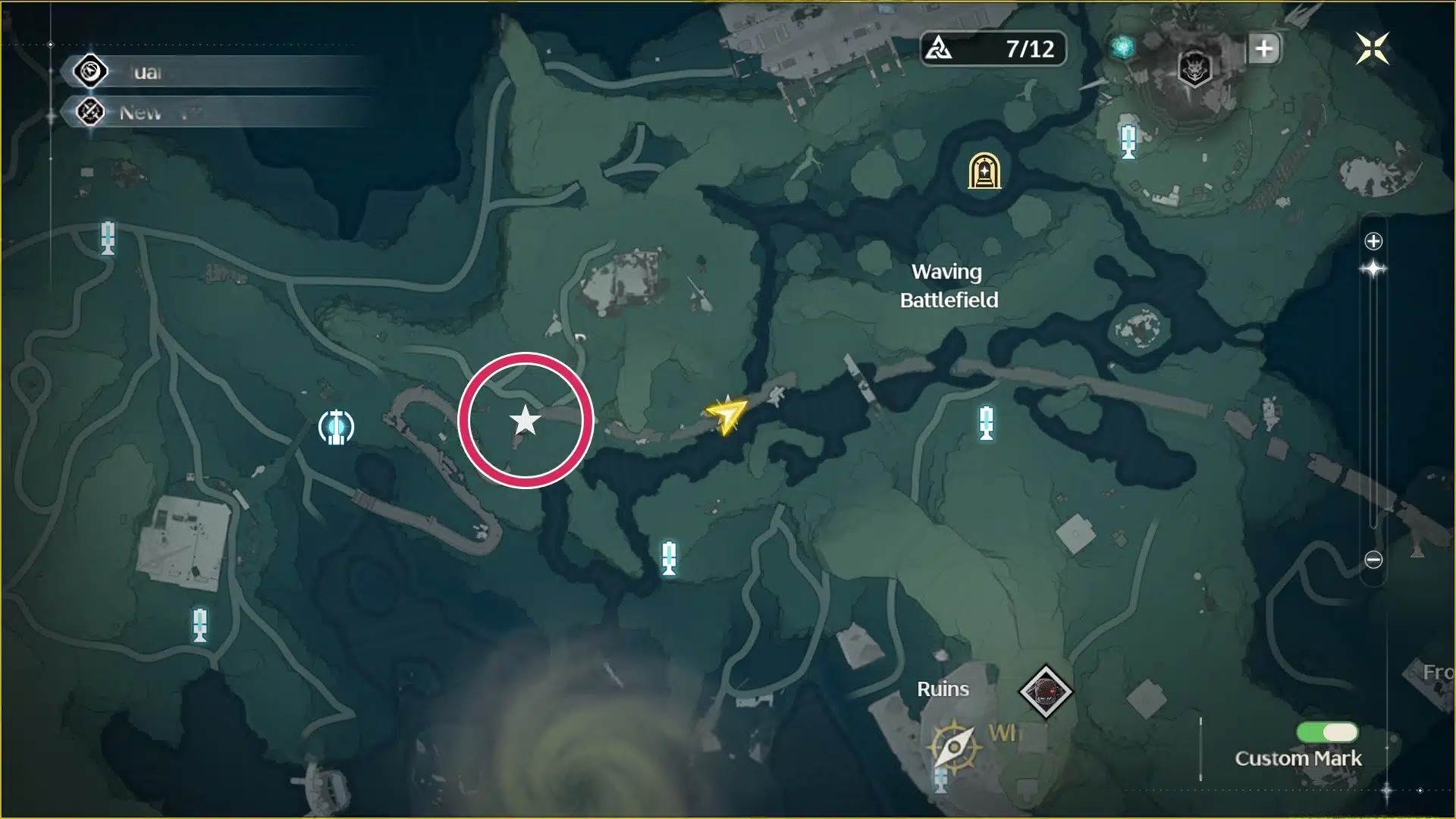Click the plus button beside the crystal icon
1456x819 pixels.
coord(1263,49)
